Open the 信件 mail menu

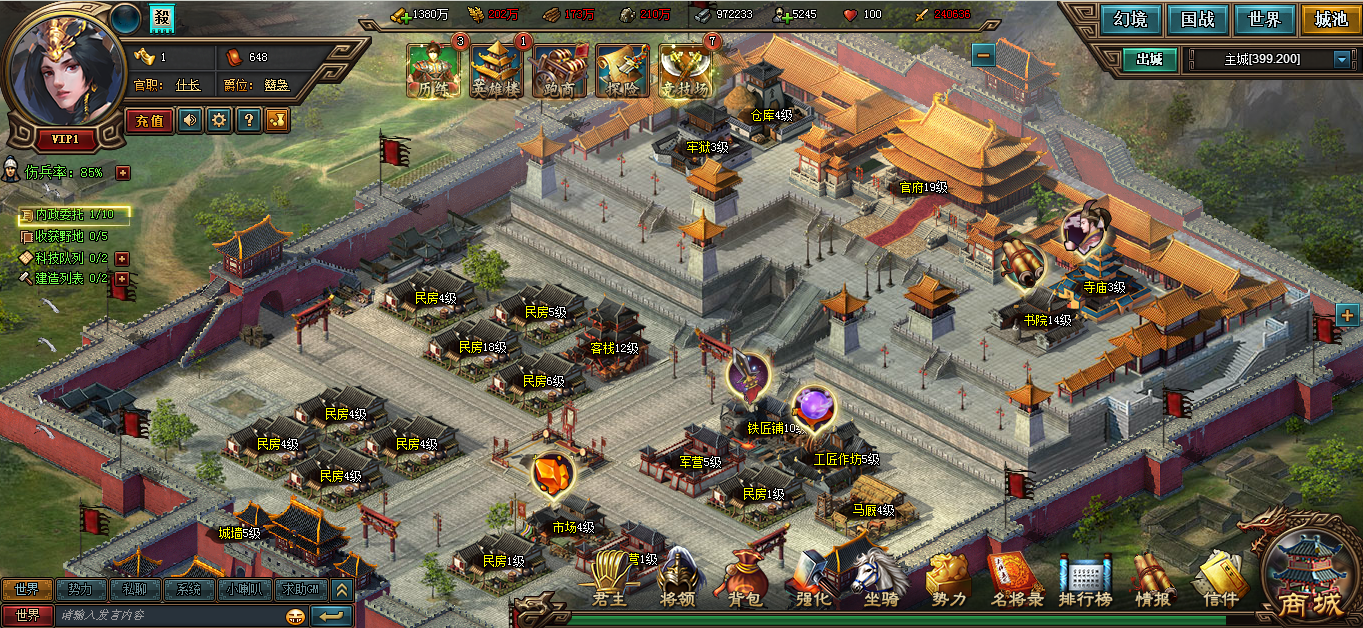(x=1220, y=581)
